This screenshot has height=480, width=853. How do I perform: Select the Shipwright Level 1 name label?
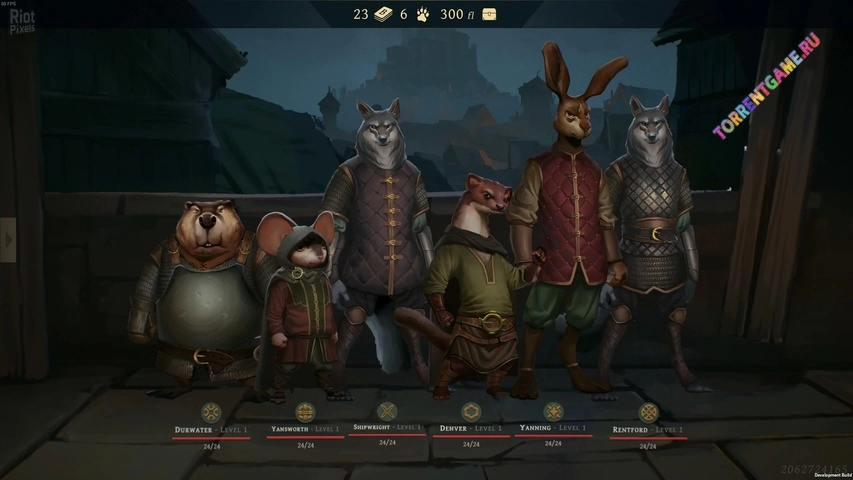tap(387, 427)
